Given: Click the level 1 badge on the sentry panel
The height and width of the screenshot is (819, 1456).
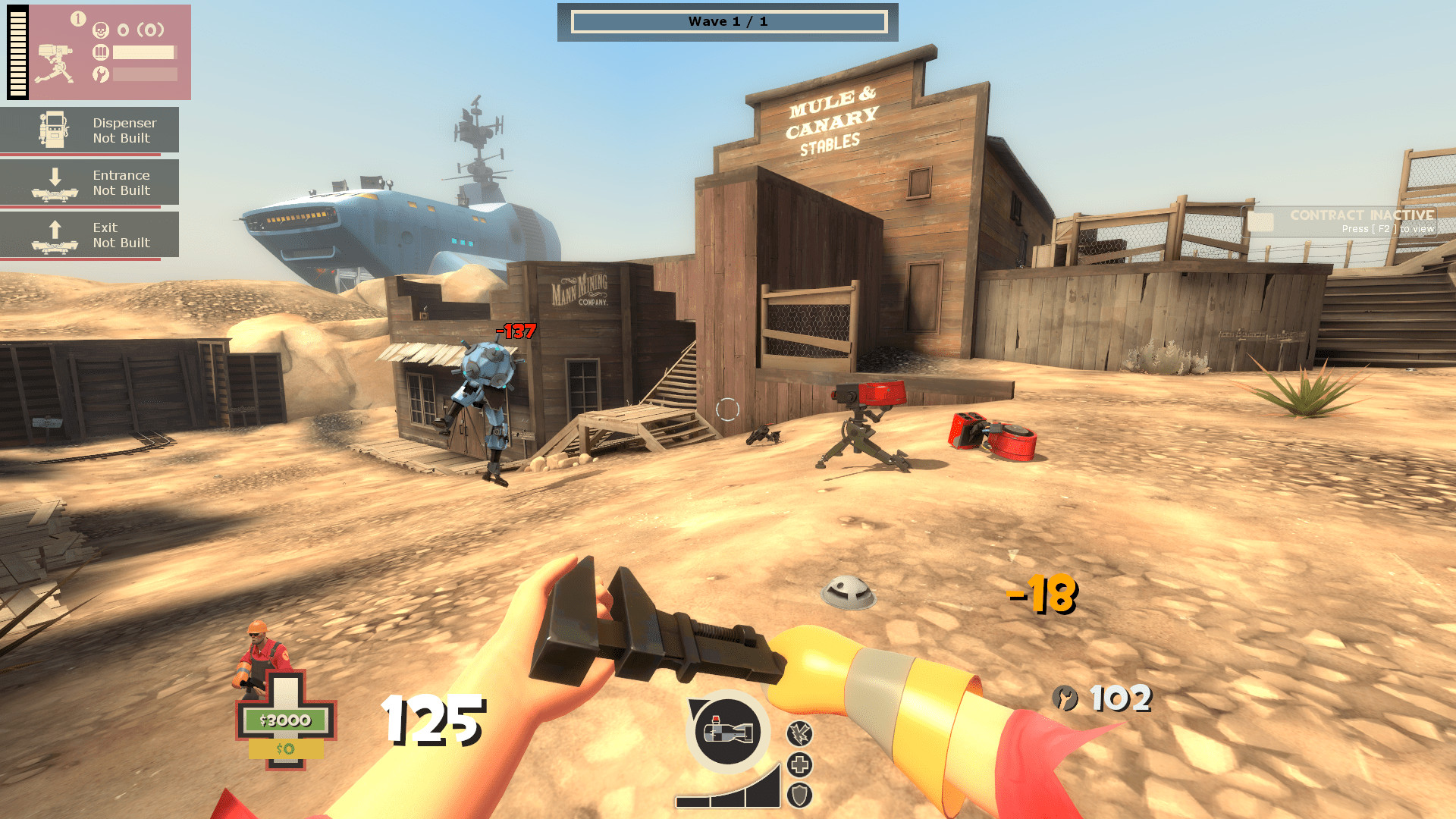Looking at the screenshot, I should (x=77, y=16).
